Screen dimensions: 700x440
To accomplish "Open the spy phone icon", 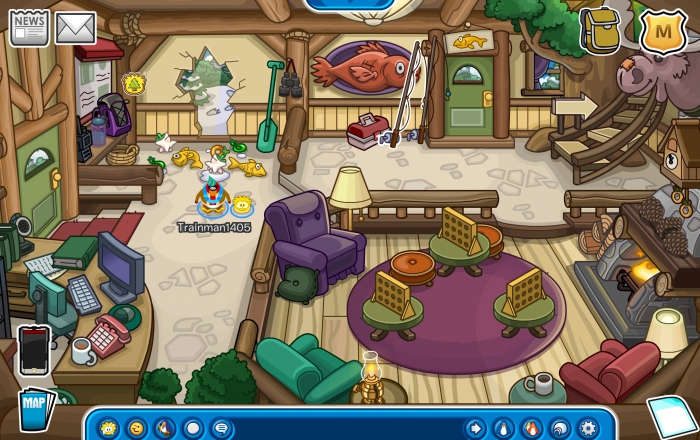I will [35, 350].
